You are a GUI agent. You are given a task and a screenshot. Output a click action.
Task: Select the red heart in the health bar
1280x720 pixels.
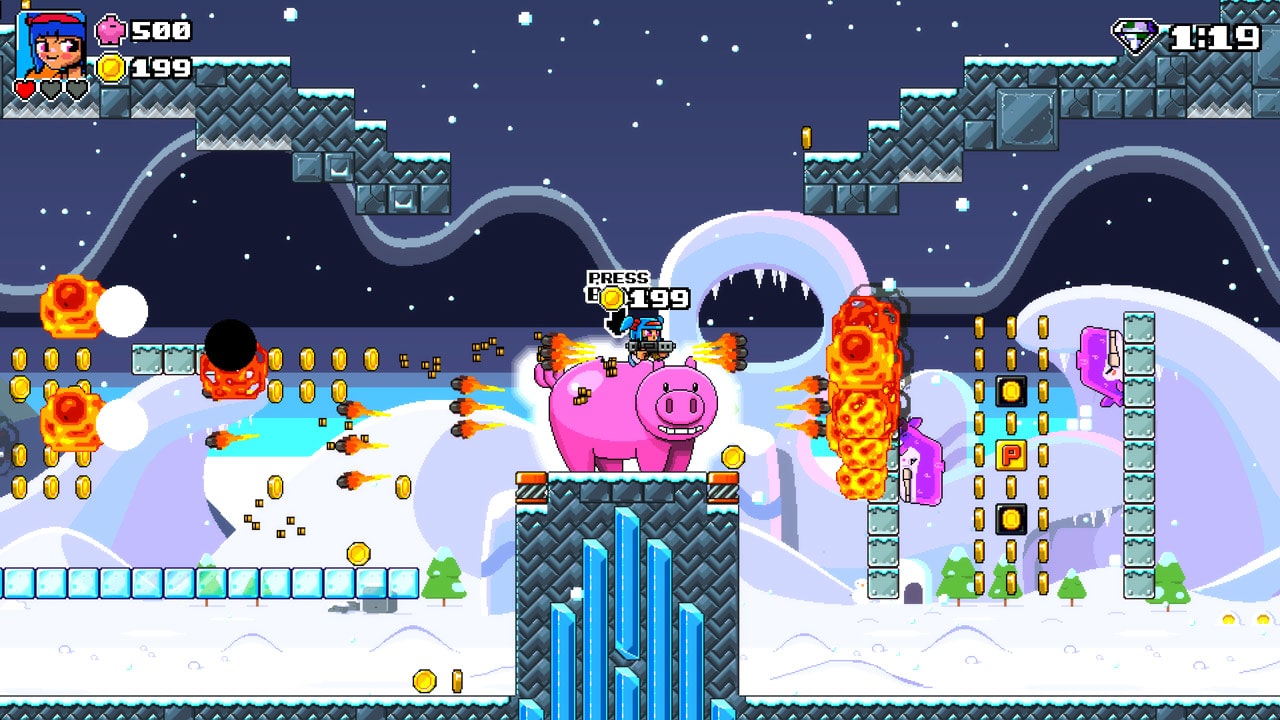click(24, 88)
